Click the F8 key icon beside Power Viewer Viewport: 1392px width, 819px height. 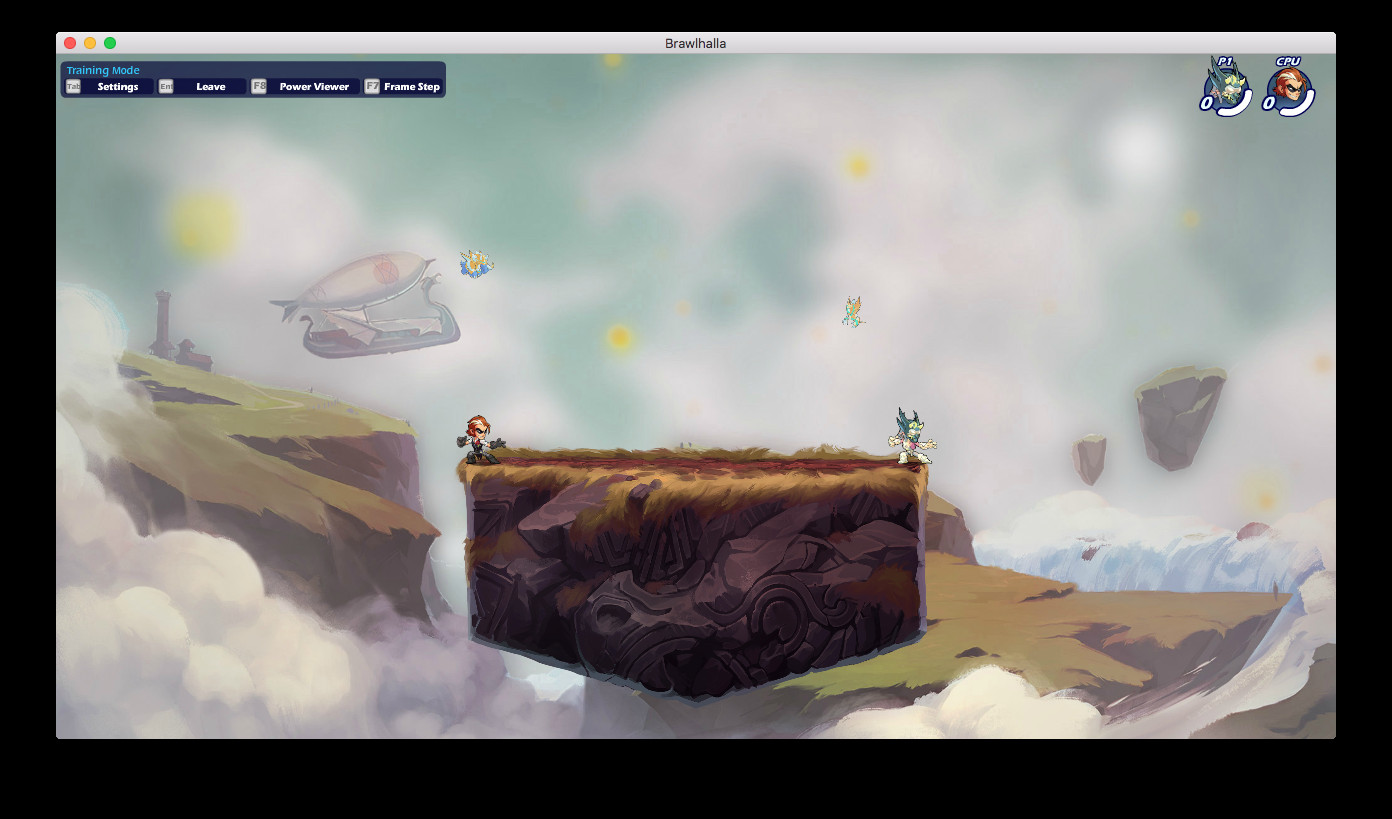pos(259,86)
